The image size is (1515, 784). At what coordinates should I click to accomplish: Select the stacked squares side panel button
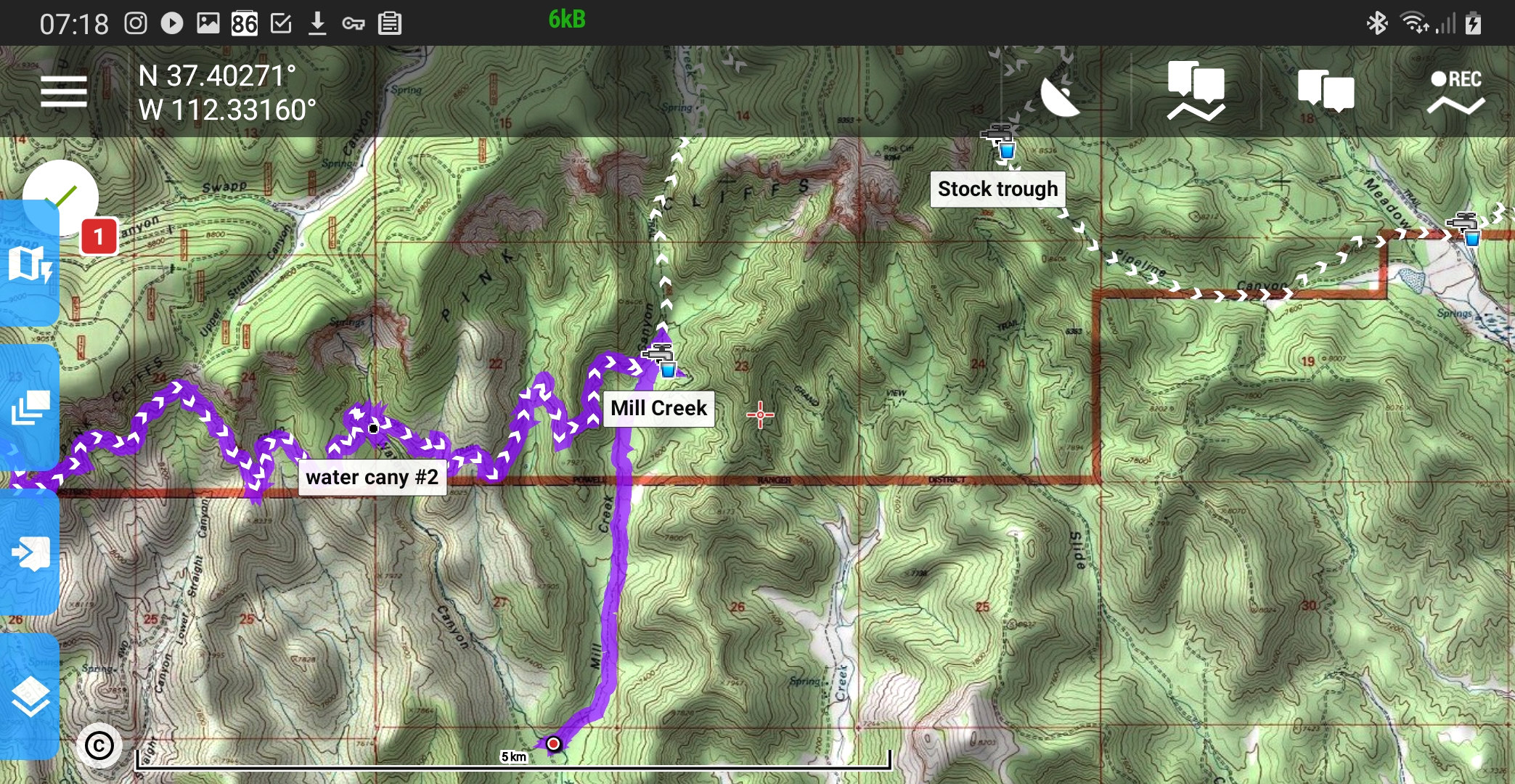coord(30,407)
